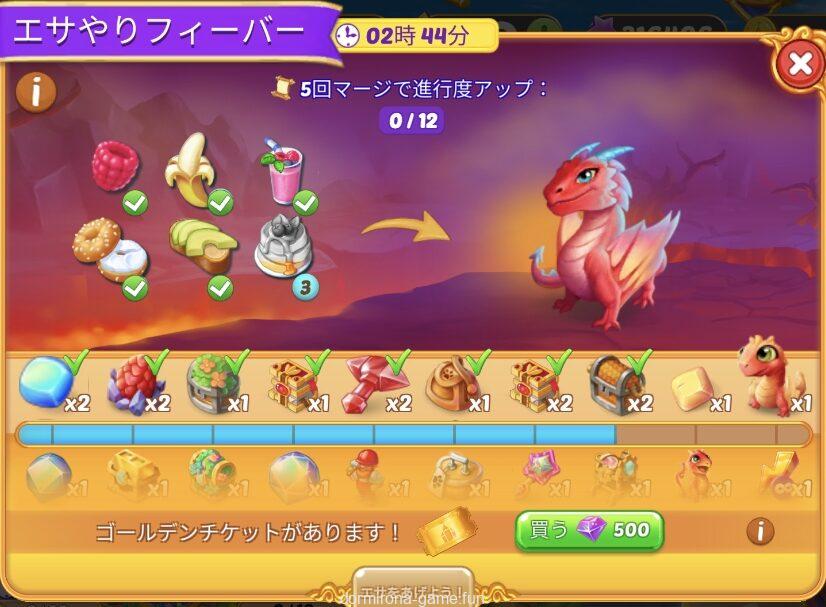Tap the blue gem reward
Viewport: 826px width, 607px height.
click(45, 381)
